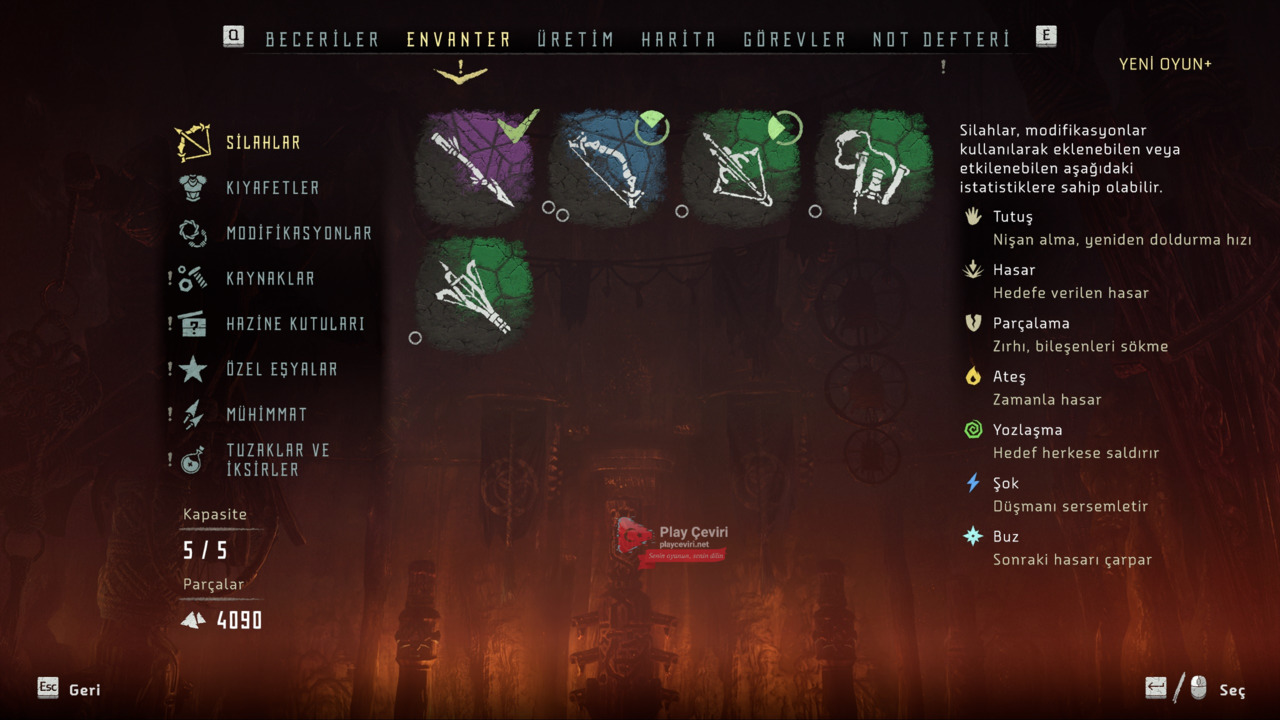The height and width of the screenshot is (720, 1280).
Task: Choose the blue bow weapon slot
Action: click(x=610, y=167)
